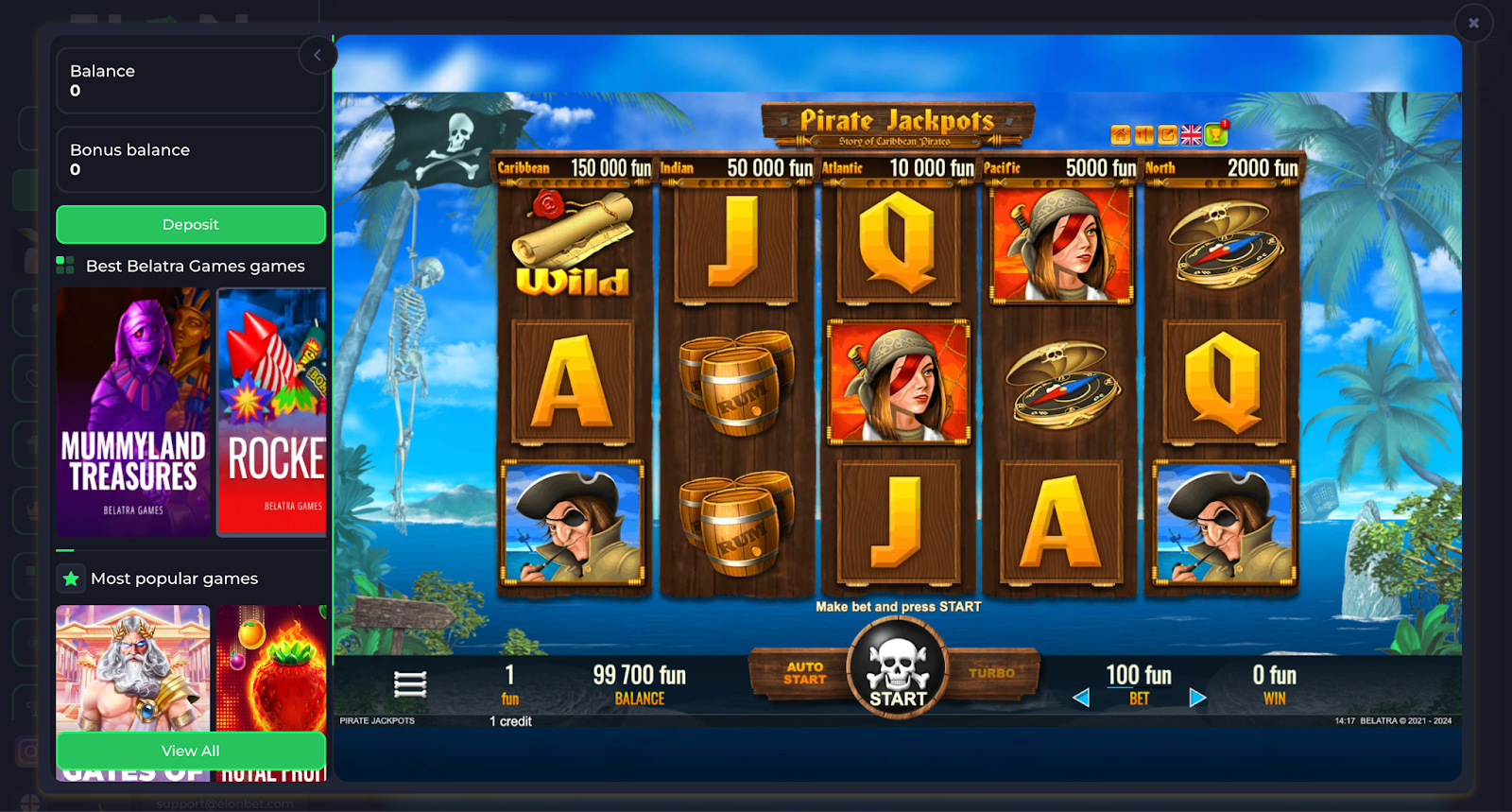
Task: Select the star icon next to Most popular games
Action: point(71,578)
